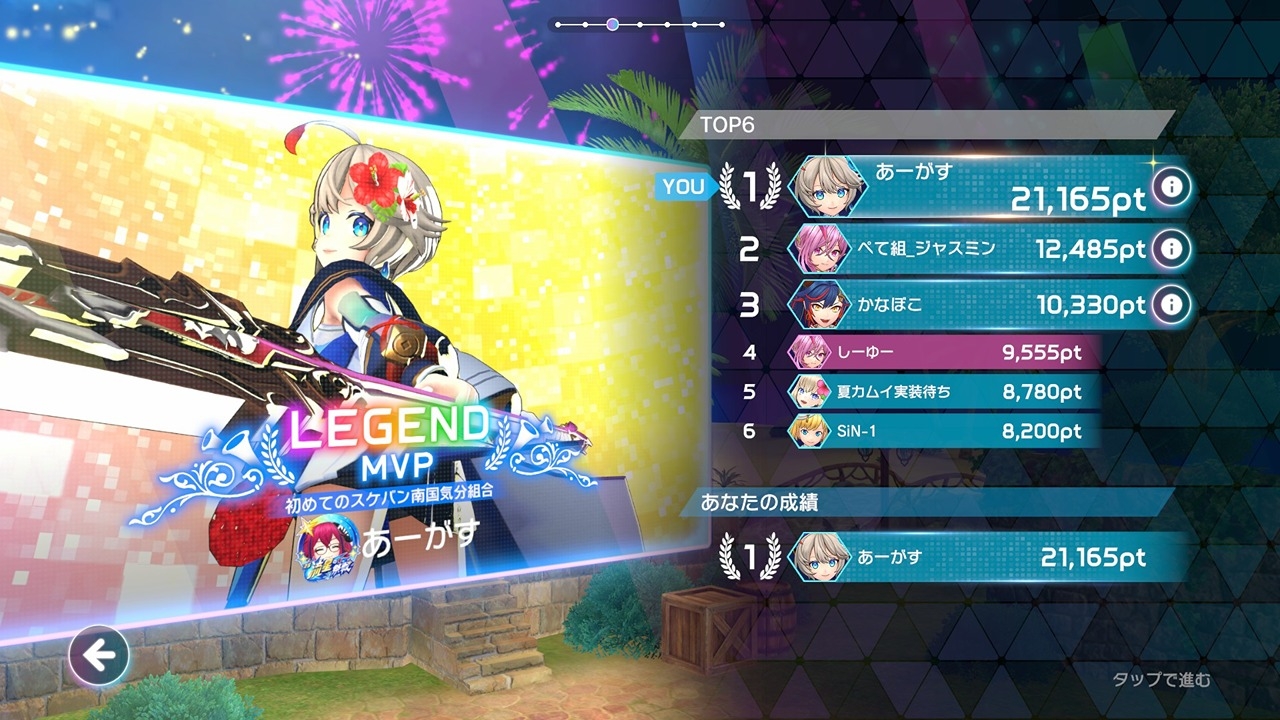This screenshot has width=1280, height=720.
Task: Tap the タップで進む prompt to continue
Action: click(1161, 680)
